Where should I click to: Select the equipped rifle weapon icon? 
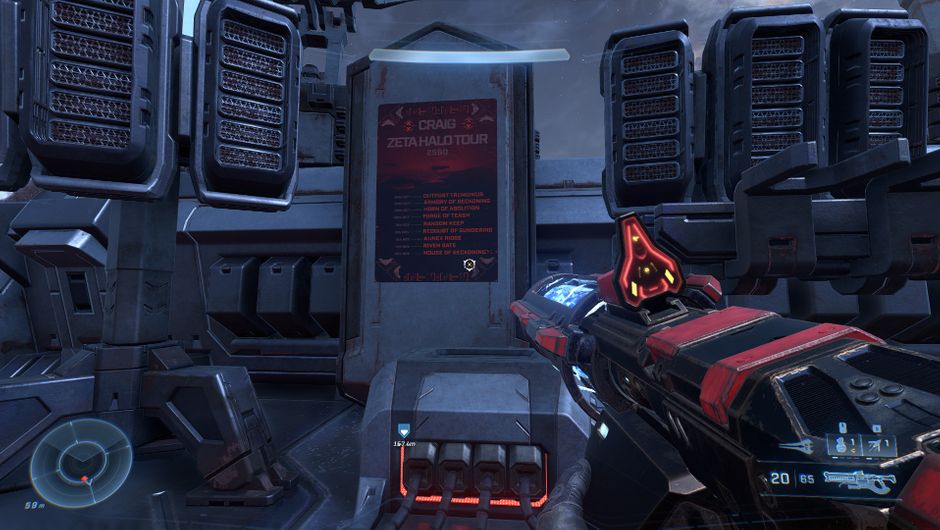[859, 481]
